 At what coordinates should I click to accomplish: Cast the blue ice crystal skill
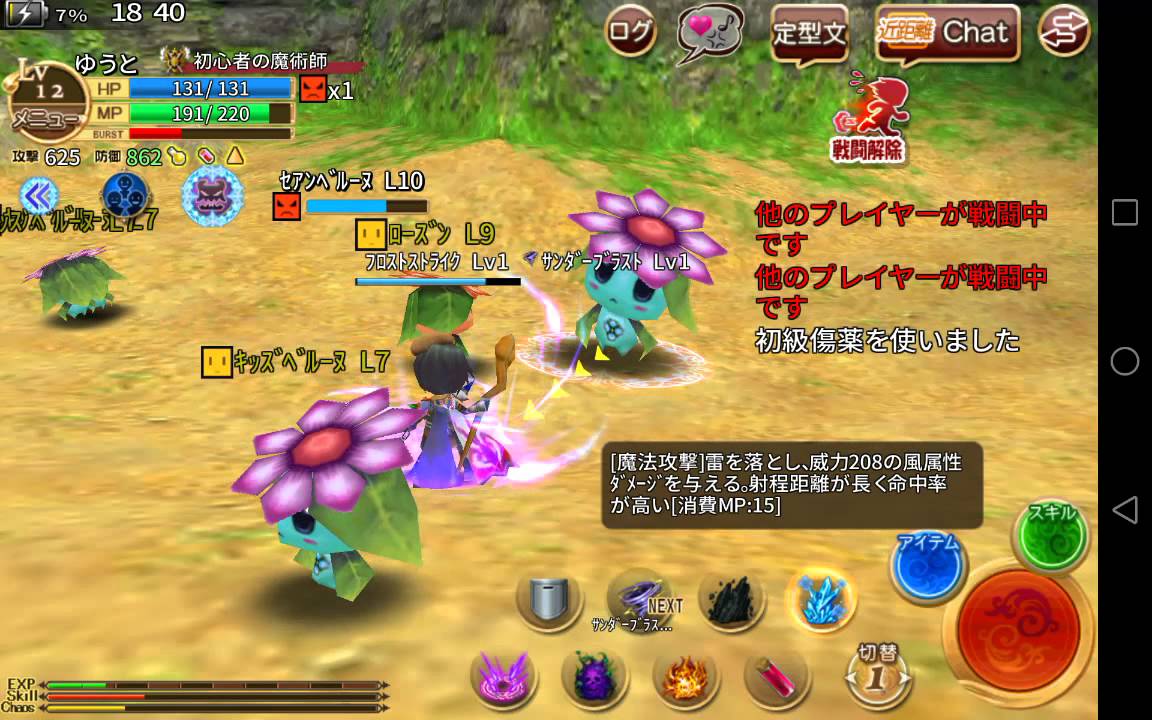(x=820, y=600)
